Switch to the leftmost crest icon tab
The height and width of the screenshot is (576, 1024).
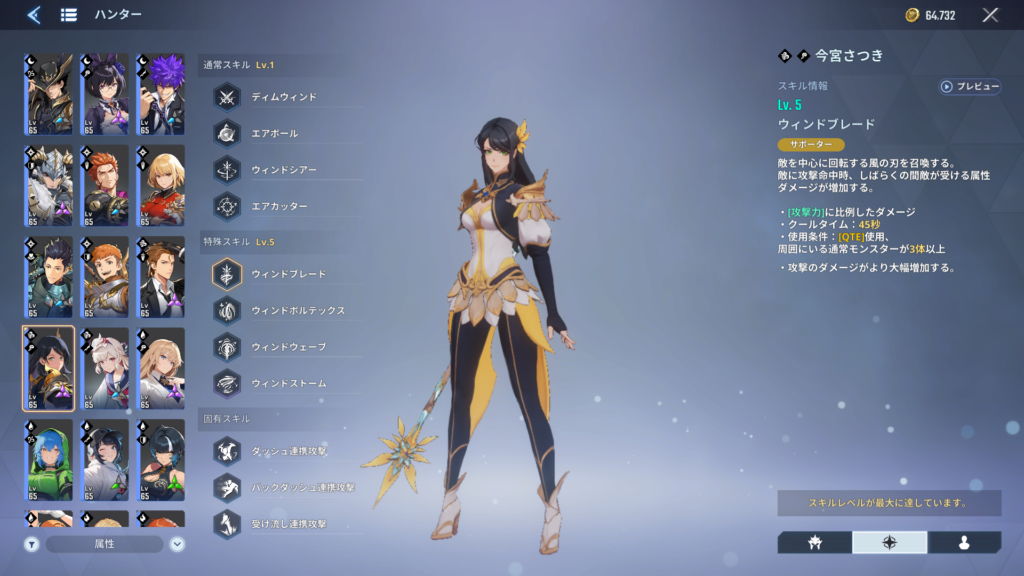814,542
